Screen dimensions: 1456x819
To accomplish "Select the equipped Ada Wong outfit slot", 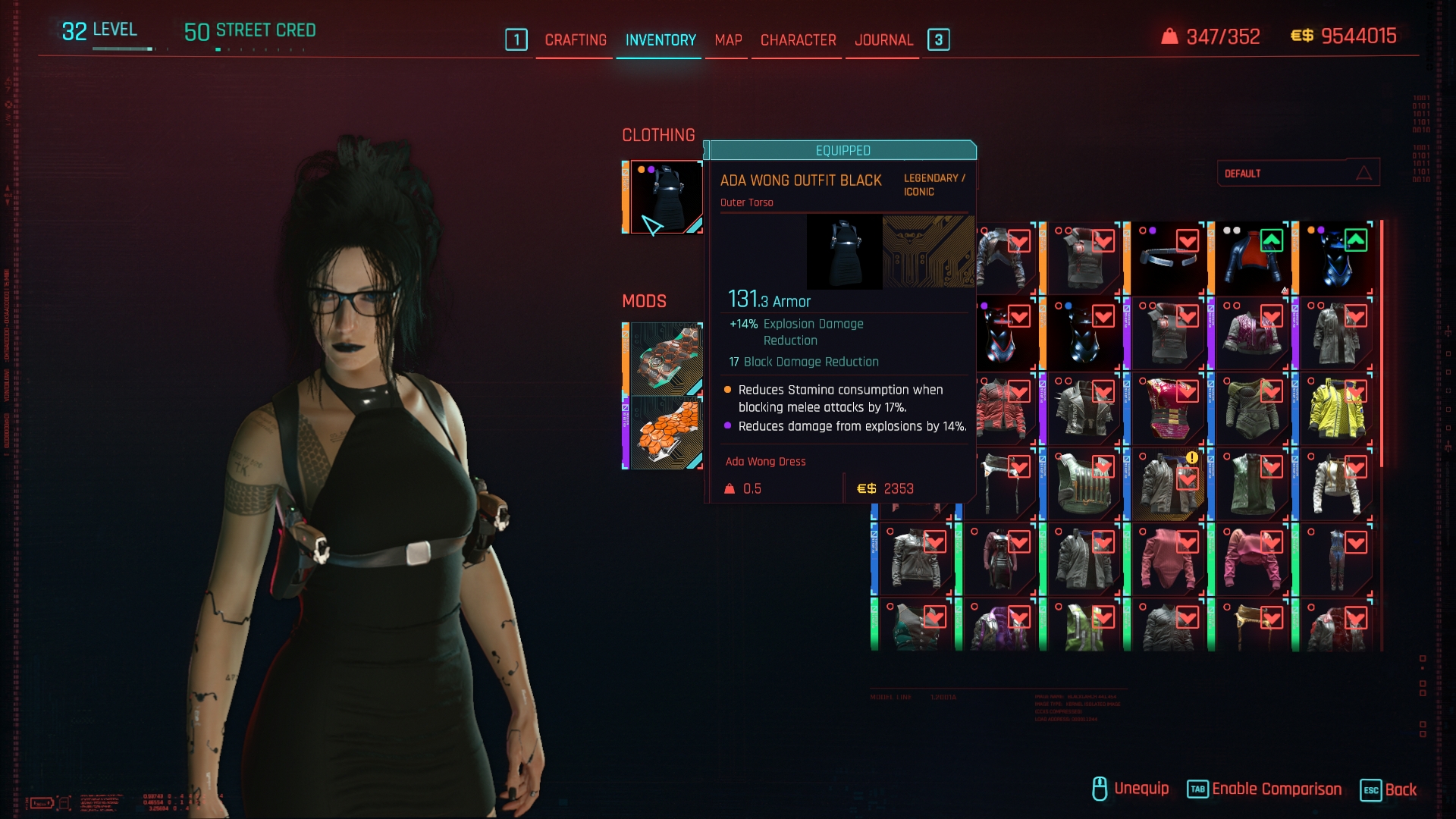I will coord(664,197).
